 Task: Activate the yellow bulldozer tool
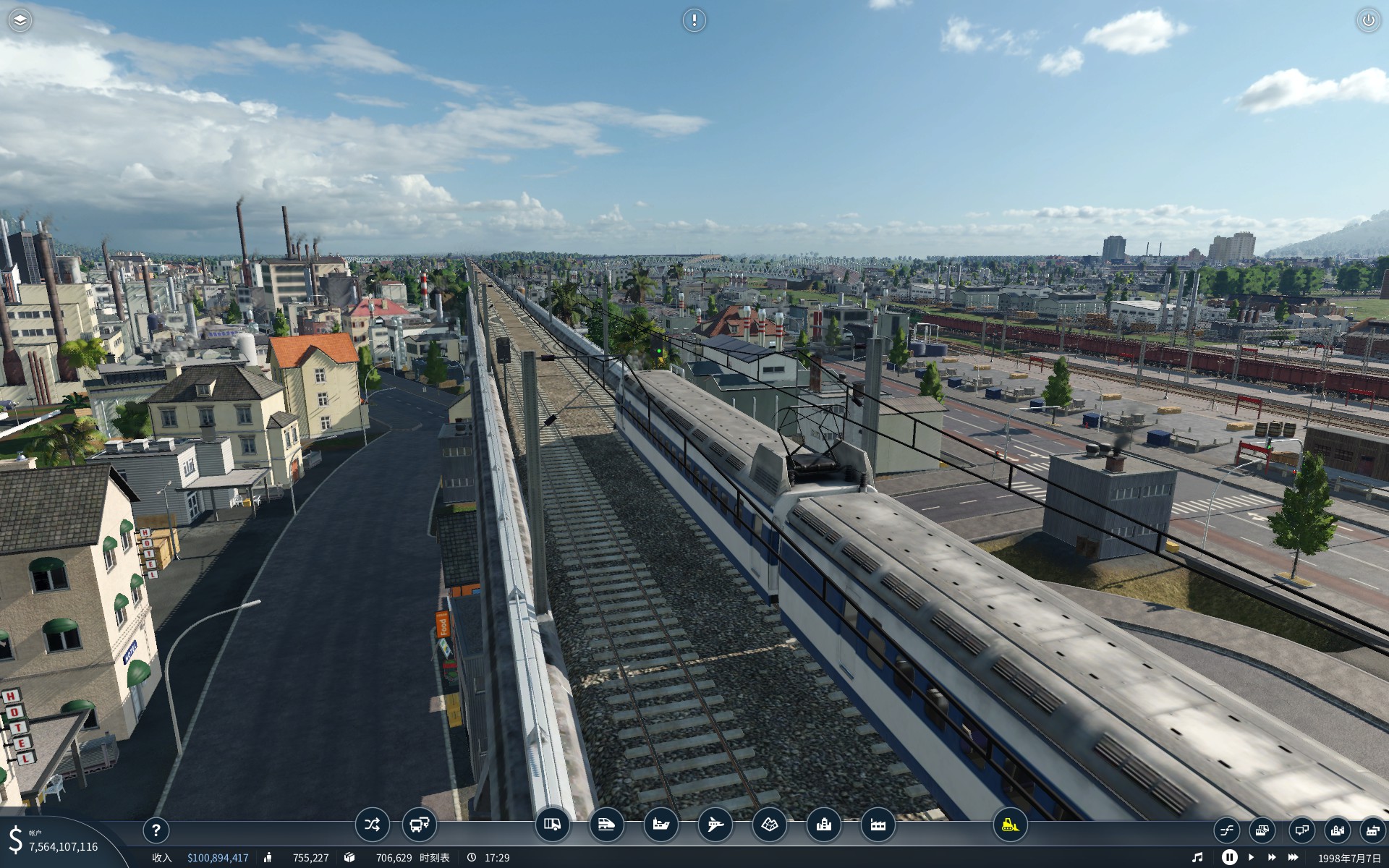tap(1010, 825)
